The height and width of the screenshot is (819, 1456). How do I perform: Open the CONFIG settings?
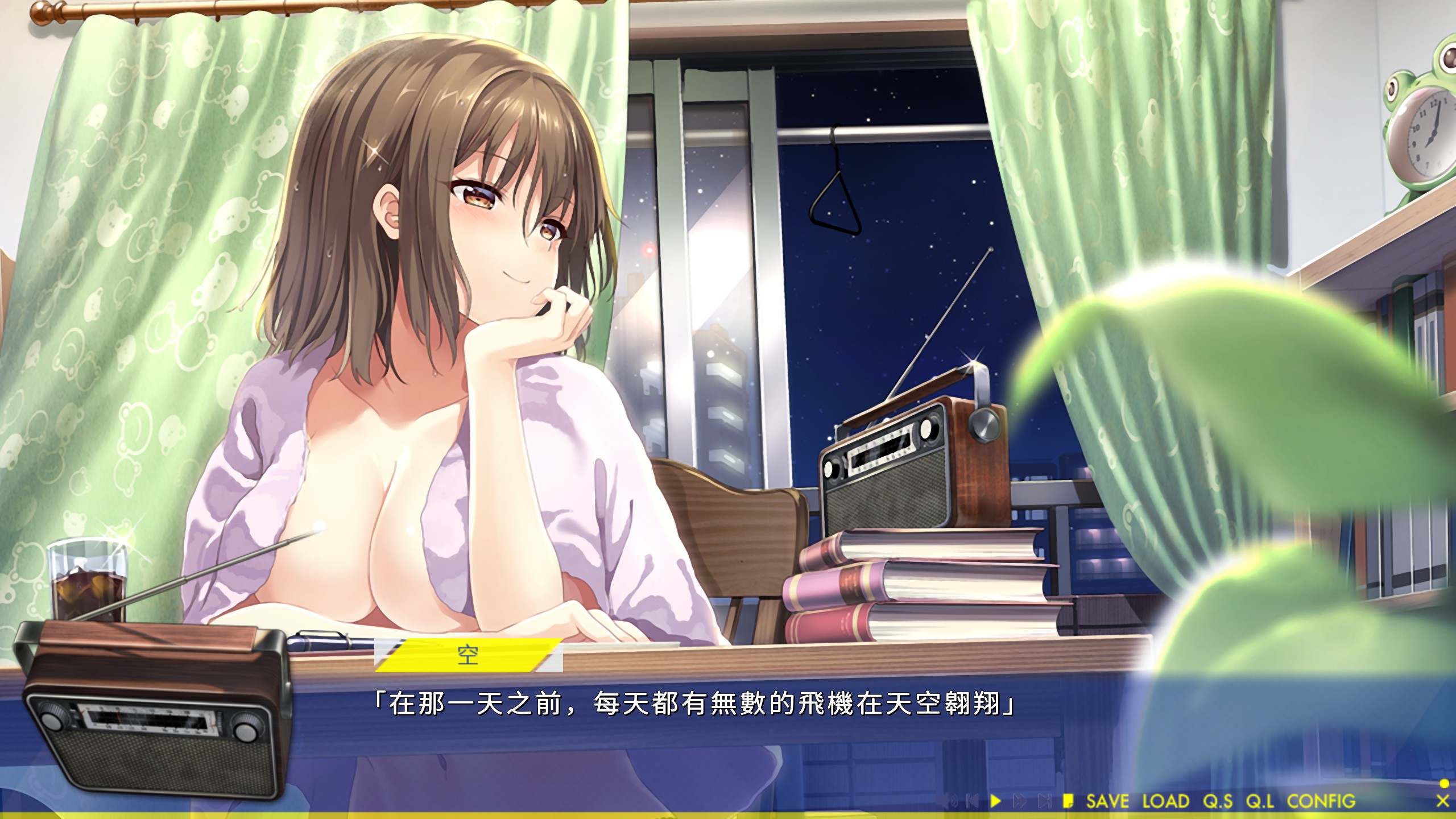point(1321,801)
